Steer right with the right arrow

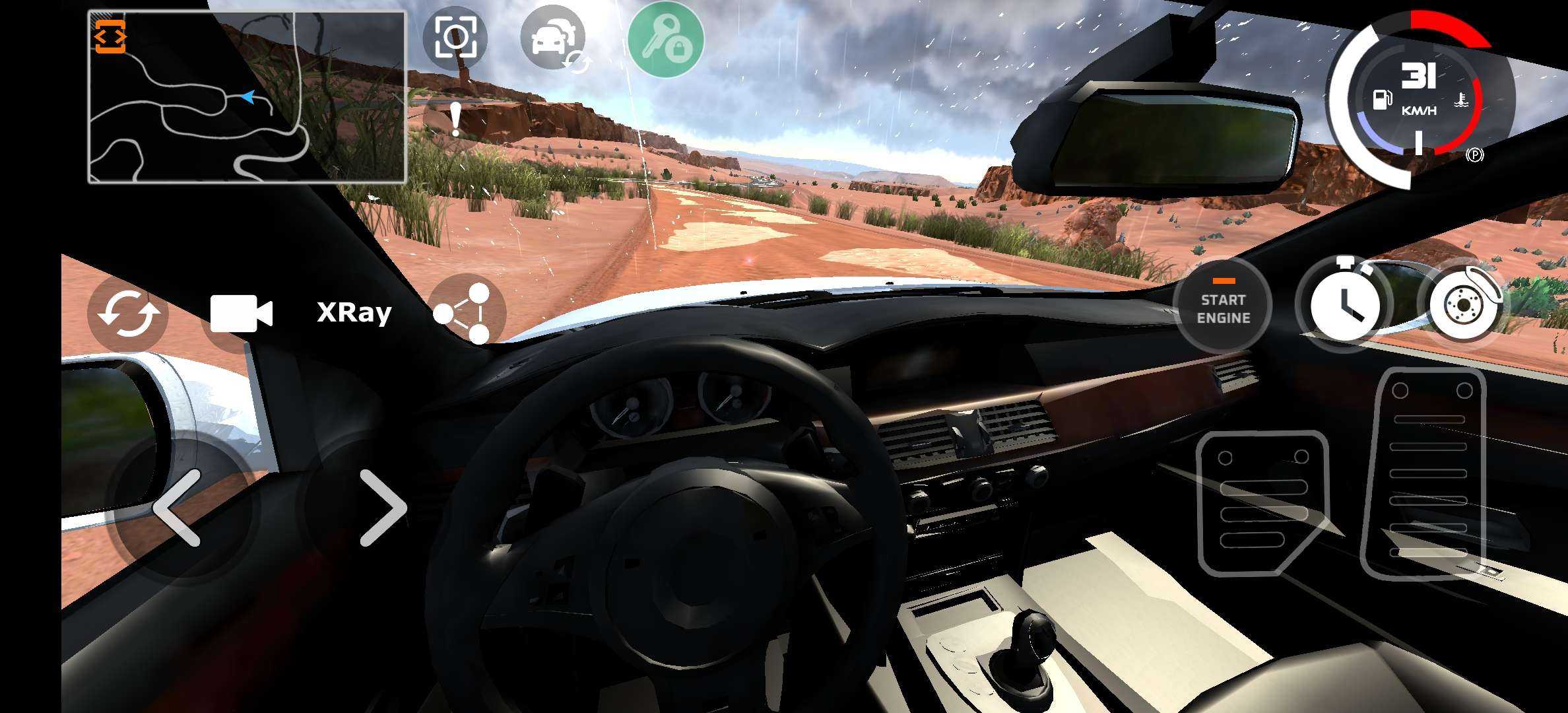tap(382, 508)
